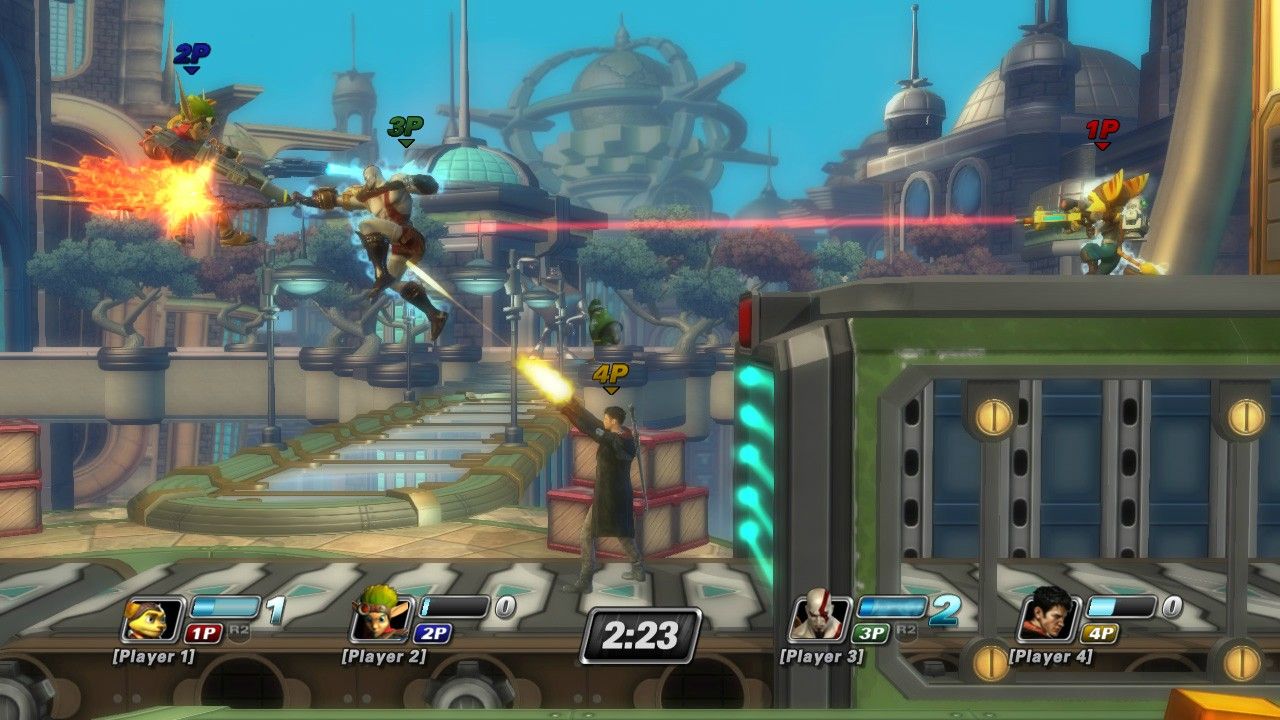Image resolution: width=1280 pixels, height=720 pixels.
Task: Click the 2P arrow marker above Jak
Action: [x=190, y=58]
